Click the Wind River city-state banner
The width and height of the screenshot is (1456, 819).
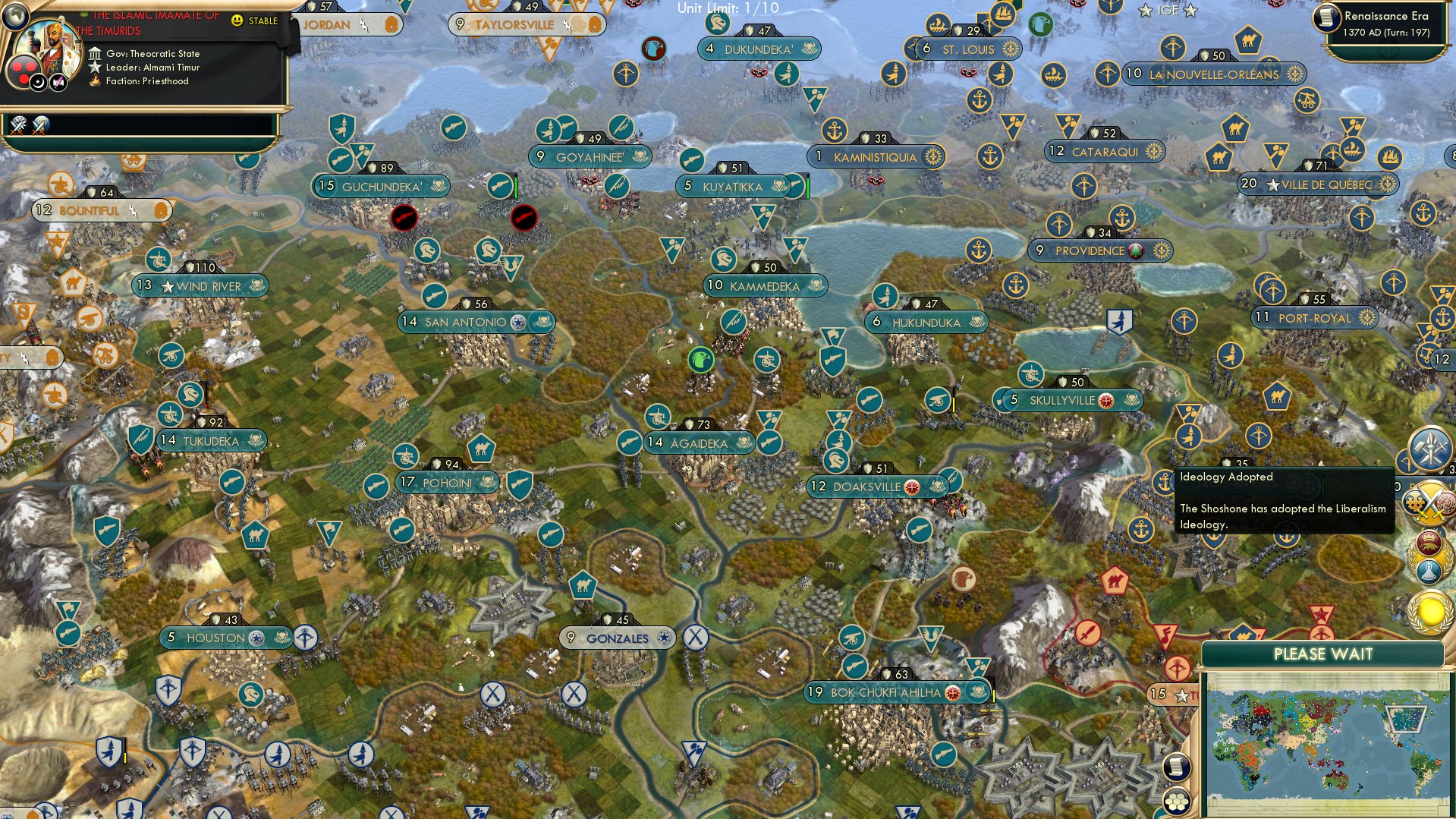200,286
